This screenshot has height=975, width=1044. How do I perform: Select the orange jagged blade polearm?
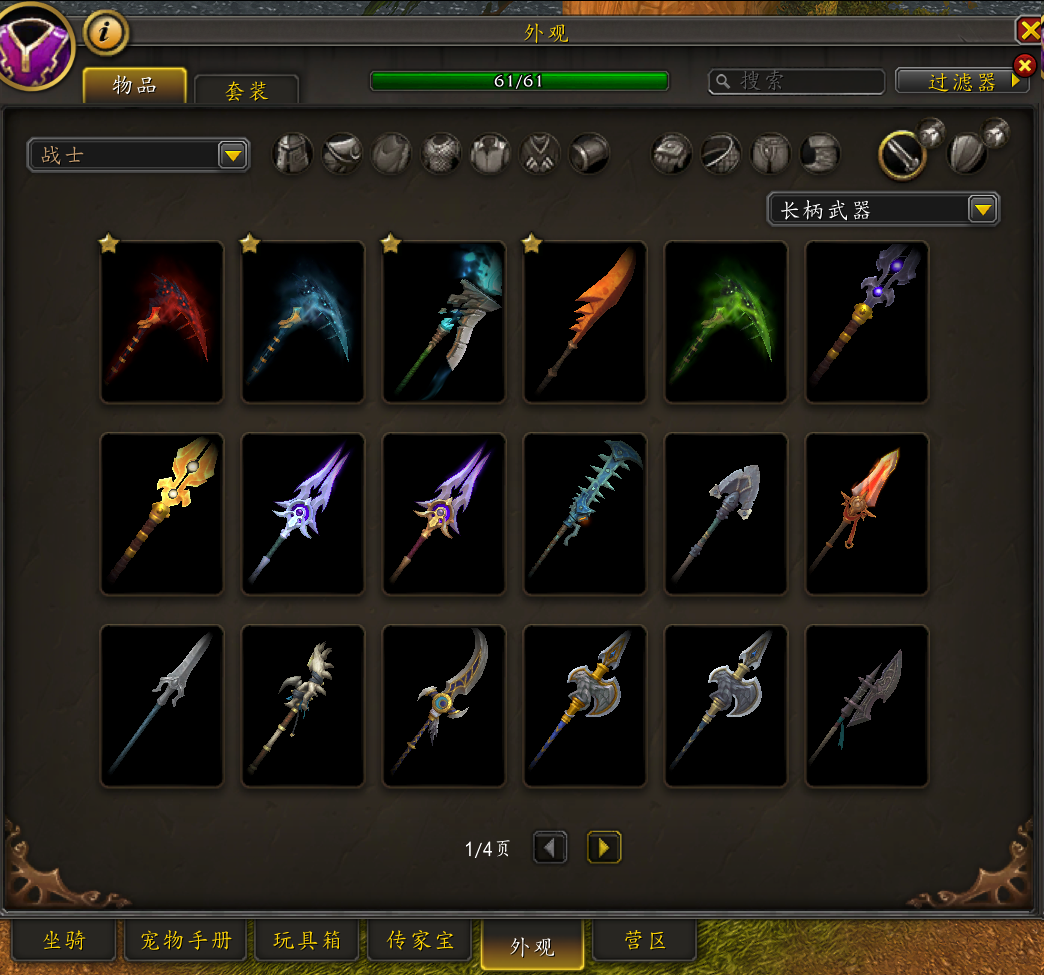click(x=585, y=322)
